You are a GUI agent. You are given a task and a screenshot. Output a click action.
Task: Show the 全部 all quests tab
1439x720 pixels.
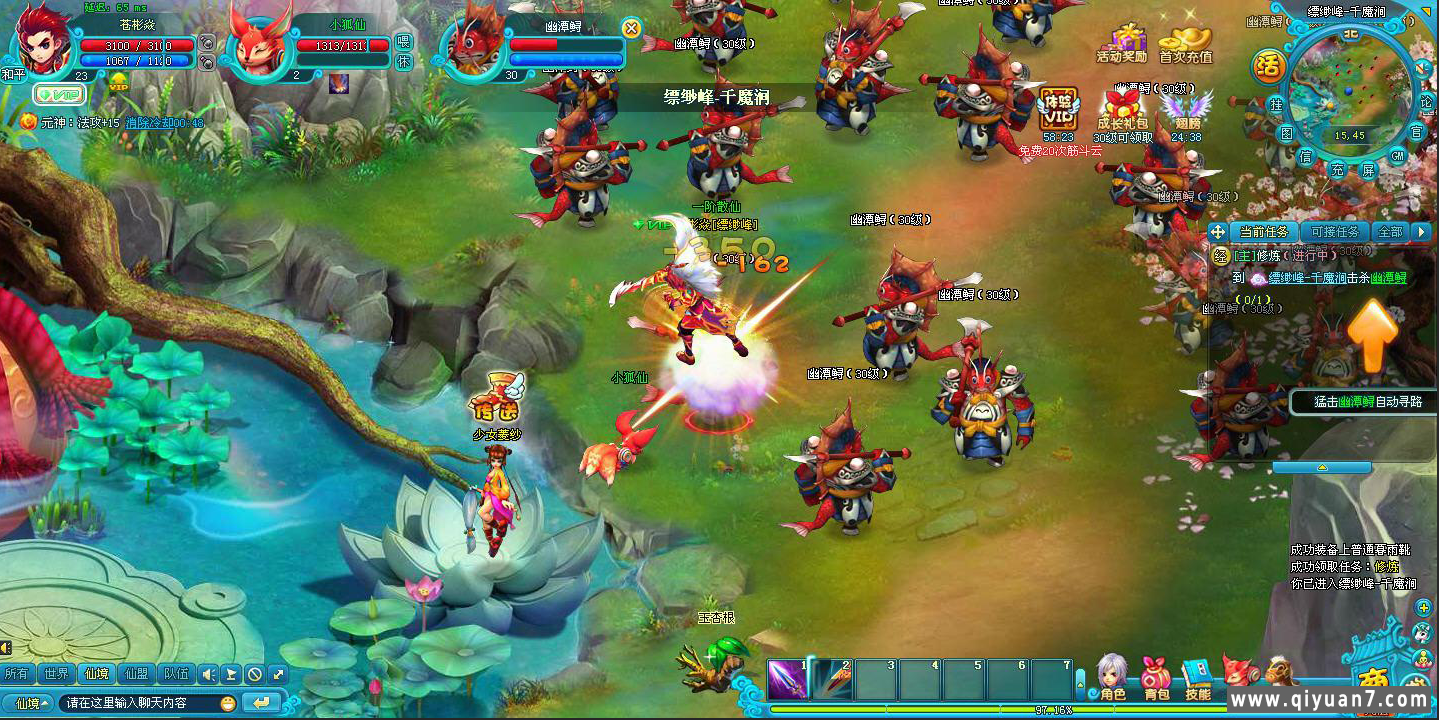pyautogui.click(x=1390, y=232)
